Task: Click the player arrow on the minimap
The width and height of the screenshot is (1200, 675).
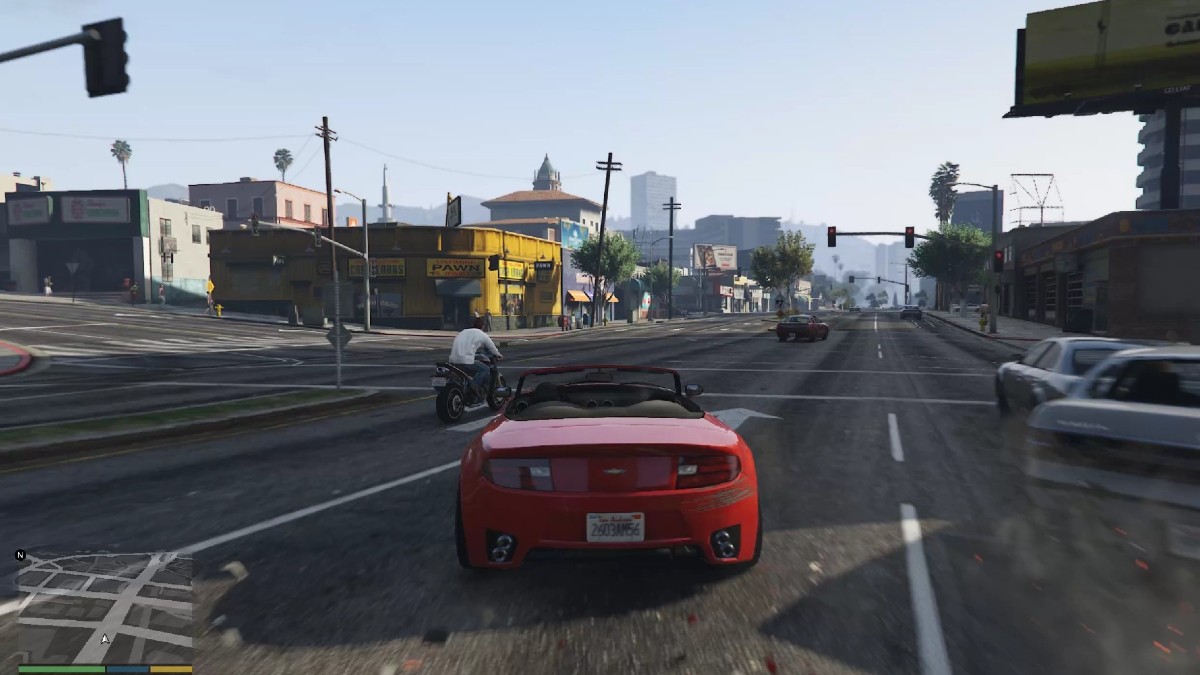Action: pos(105,638)
